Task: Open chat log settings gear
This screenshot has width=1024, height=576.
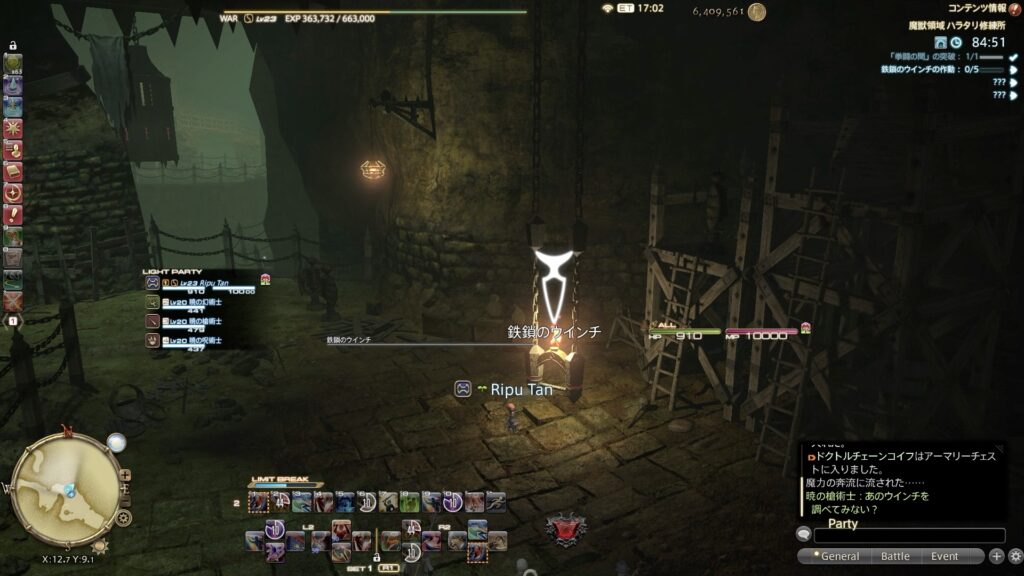Action: (x=1015, y=556)
